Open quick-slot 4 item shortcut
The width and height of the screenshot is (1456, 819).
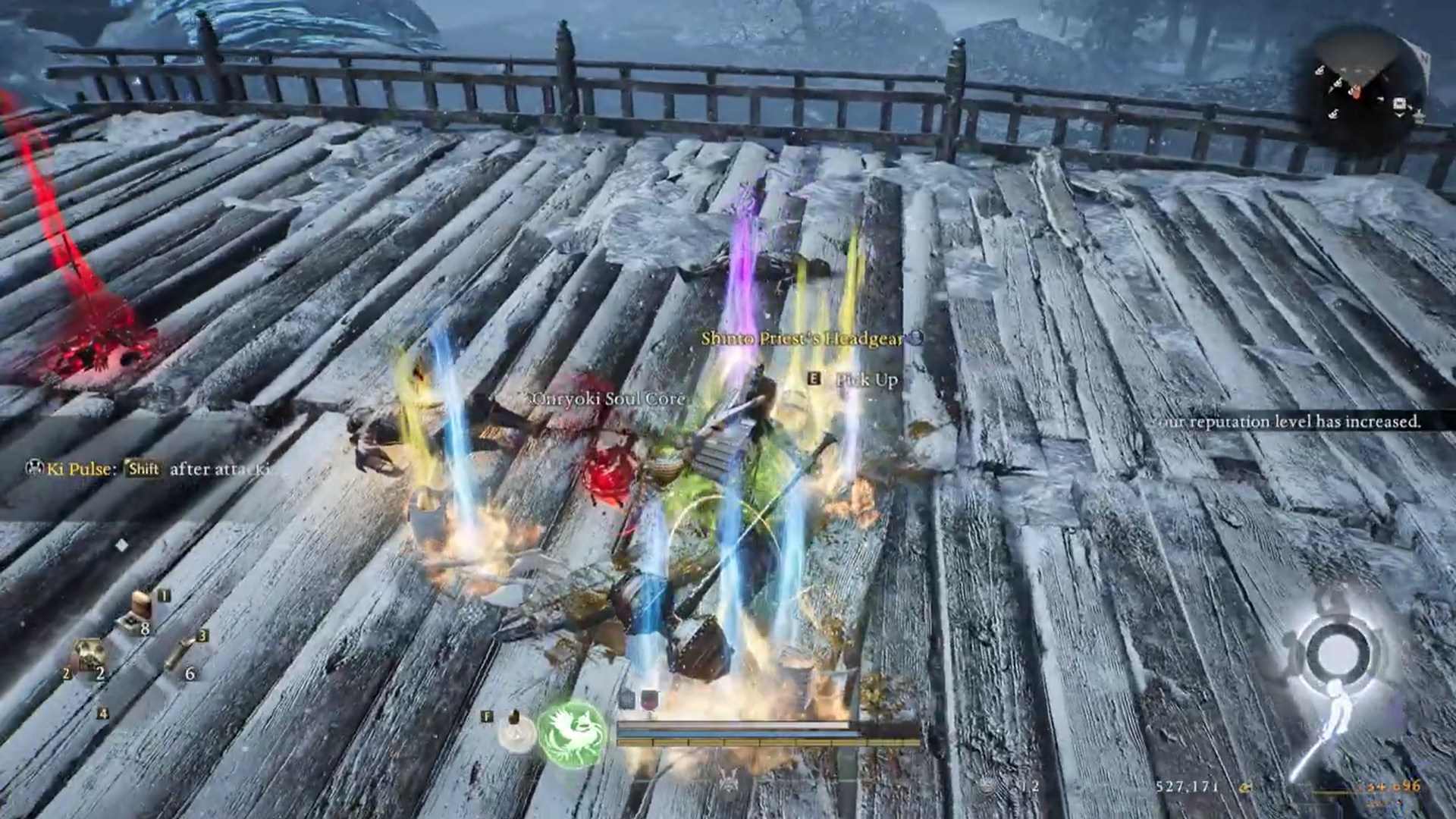103,711
